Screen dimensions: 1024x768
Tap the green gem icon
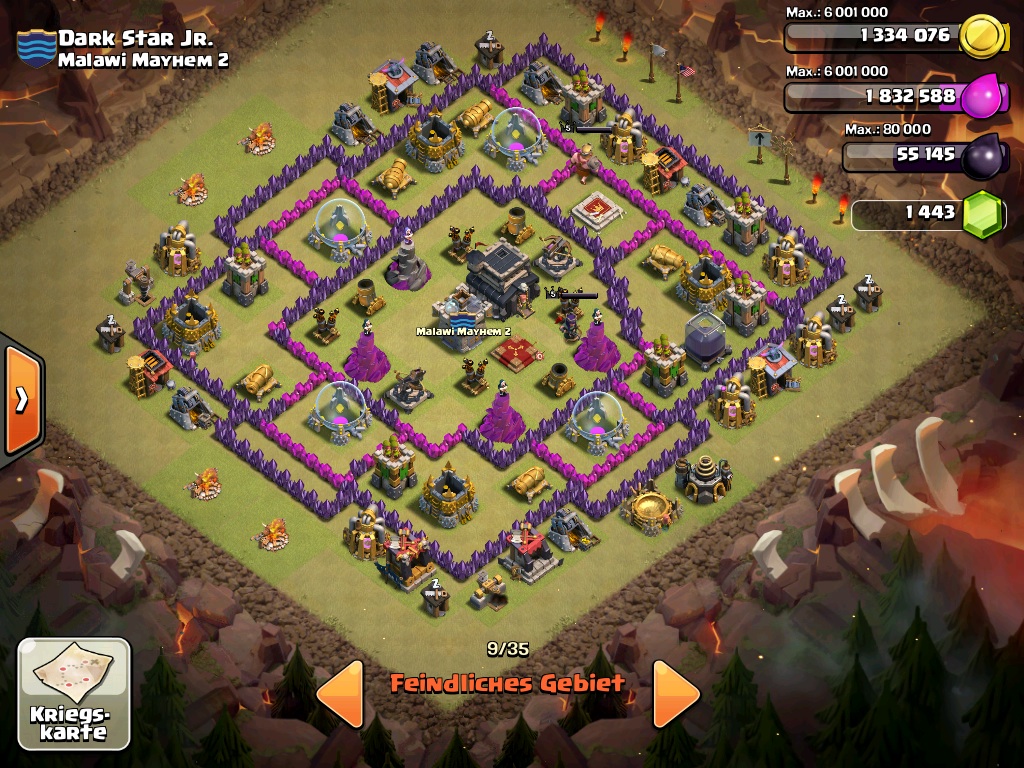pos(982,213)
